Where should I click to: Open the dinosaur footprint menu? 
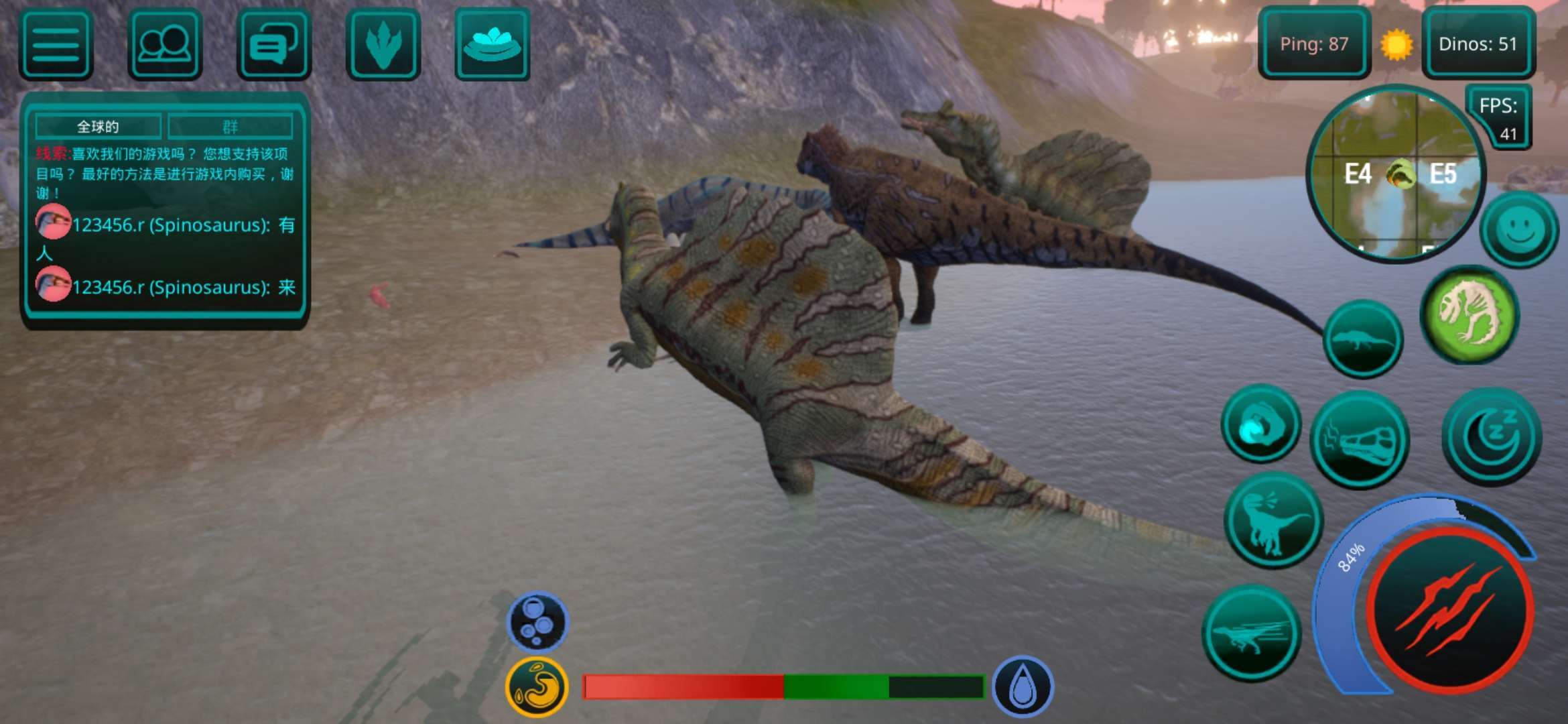point(383,44)
